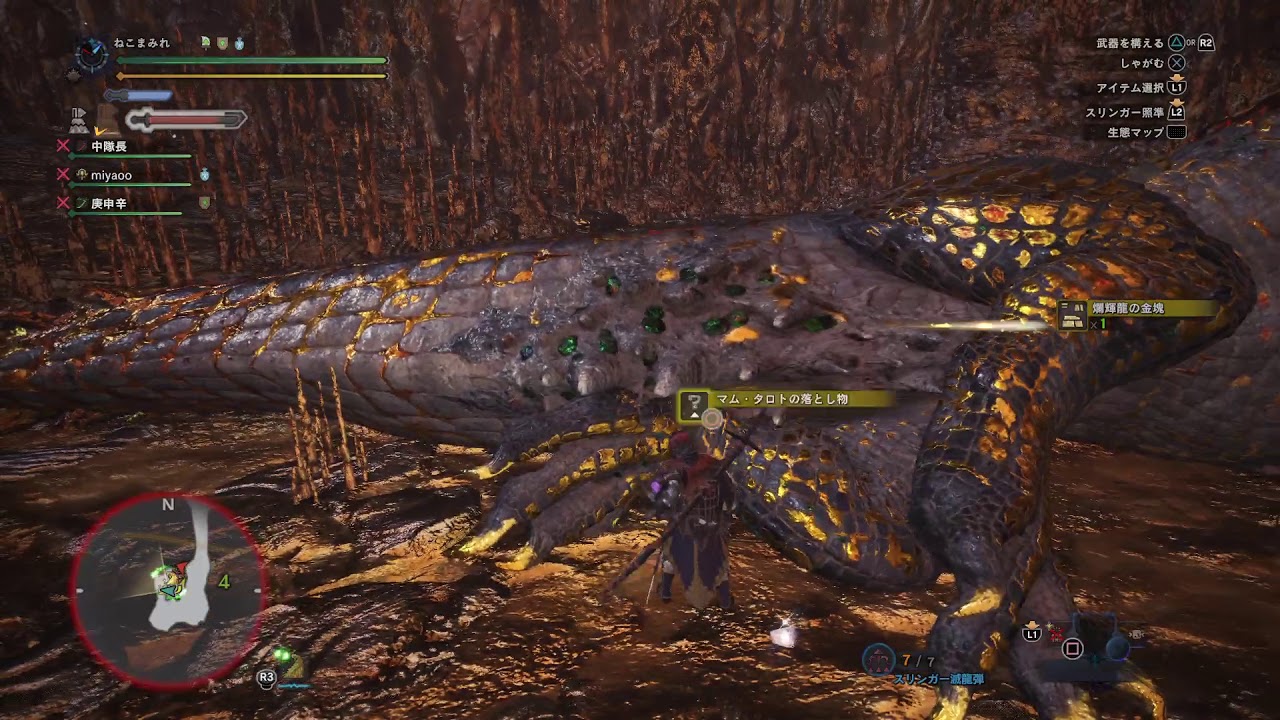Select party member 中隊長
This screenshot has width=1280, height=720.
point(108,146)
